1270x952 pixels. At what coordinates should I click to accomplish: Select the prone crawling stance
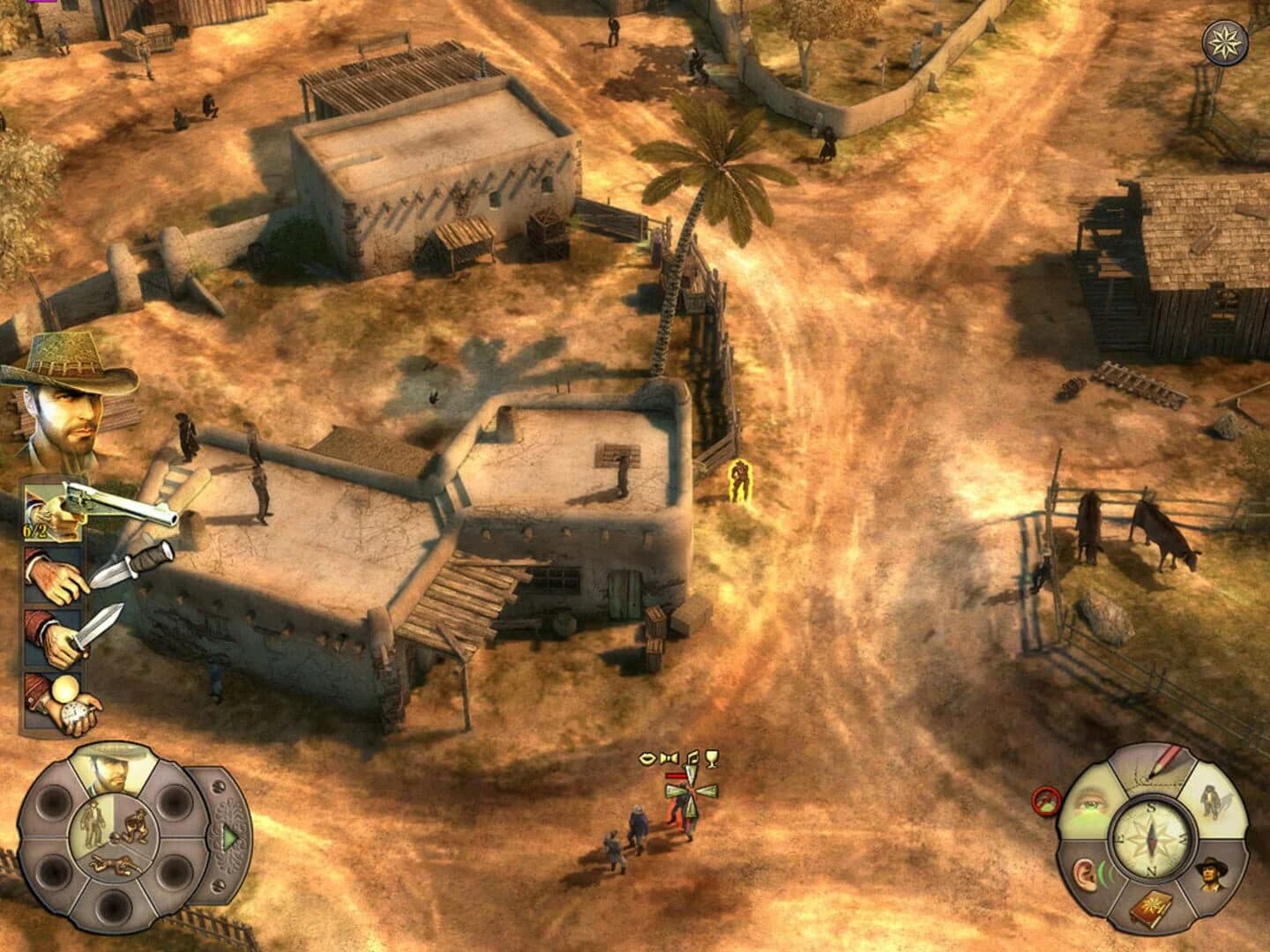point(114,866)
